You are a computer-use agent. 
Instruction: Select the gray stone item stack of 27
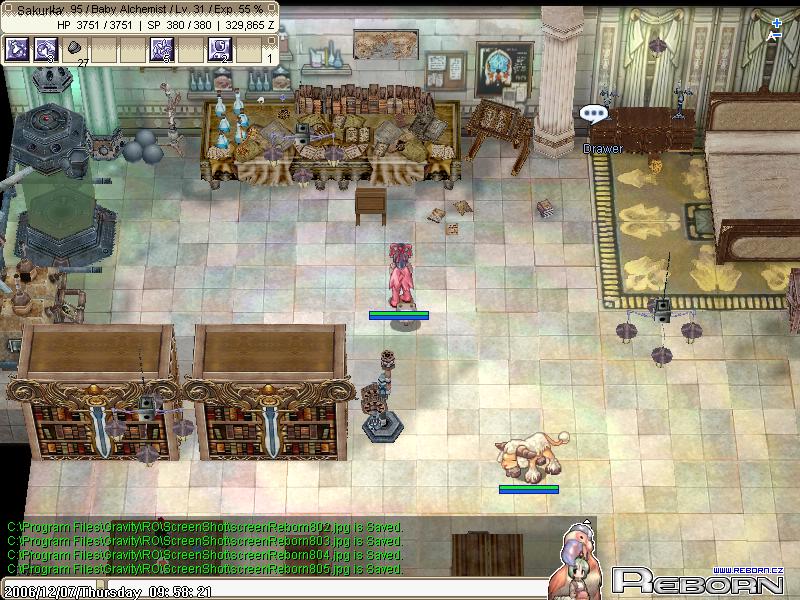(74, 49)
